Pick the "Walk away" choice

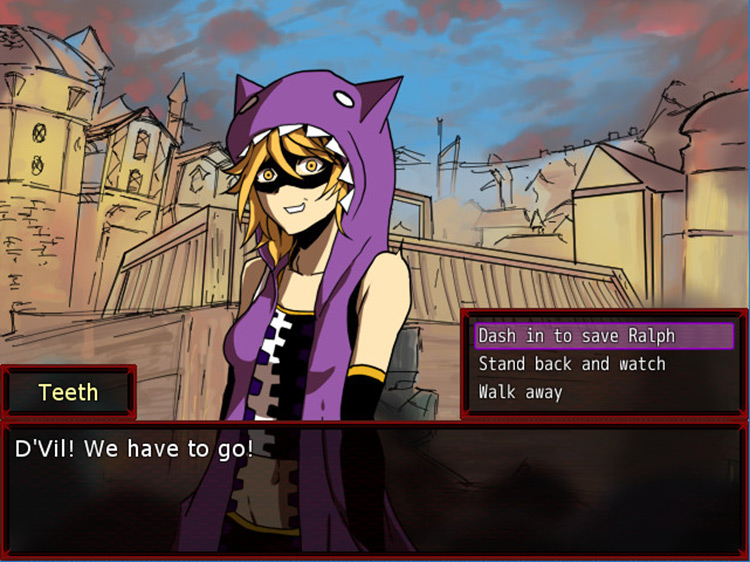tap(520, 392)
